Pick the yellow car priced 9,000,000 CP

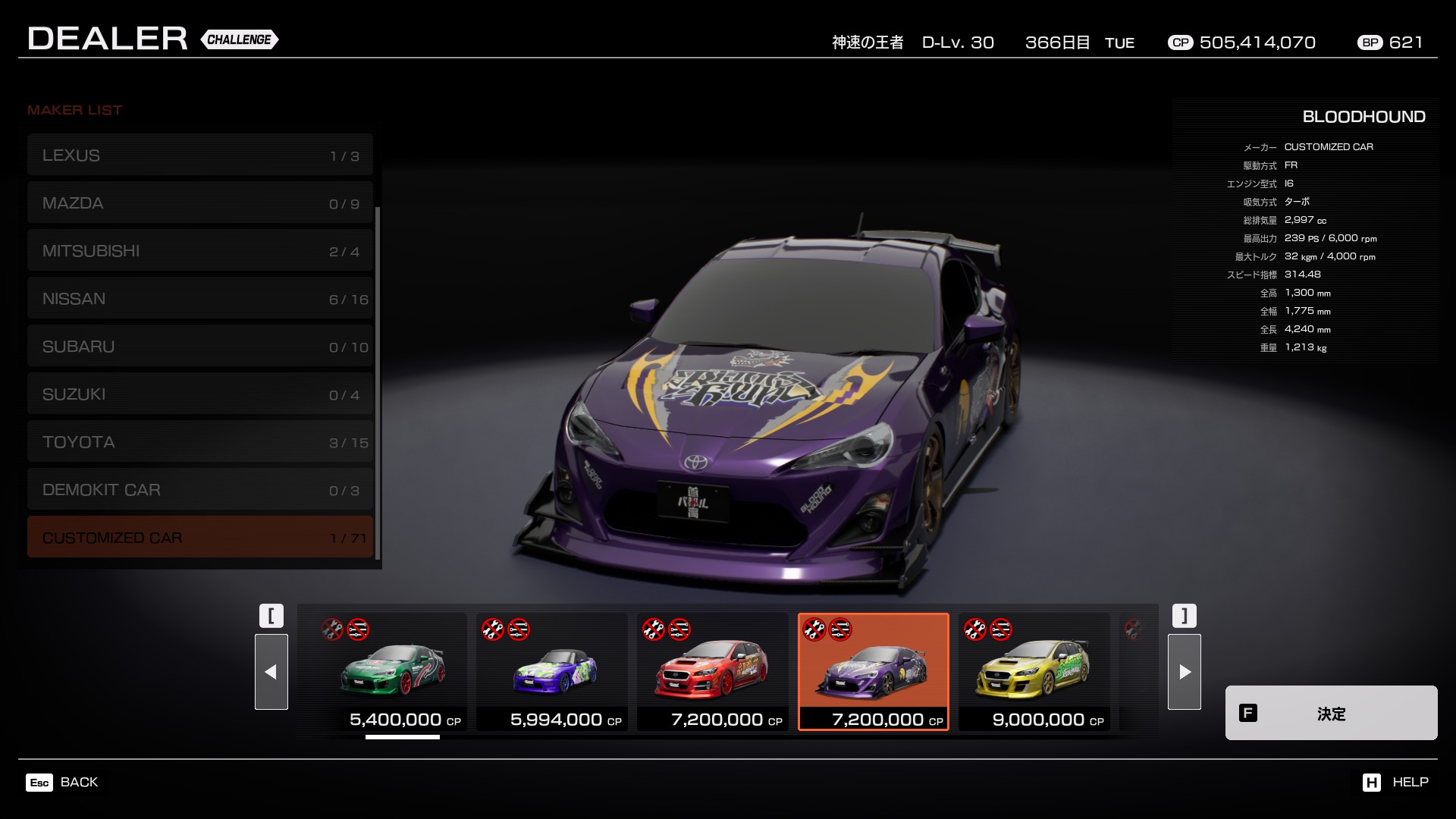[1034, 672]
